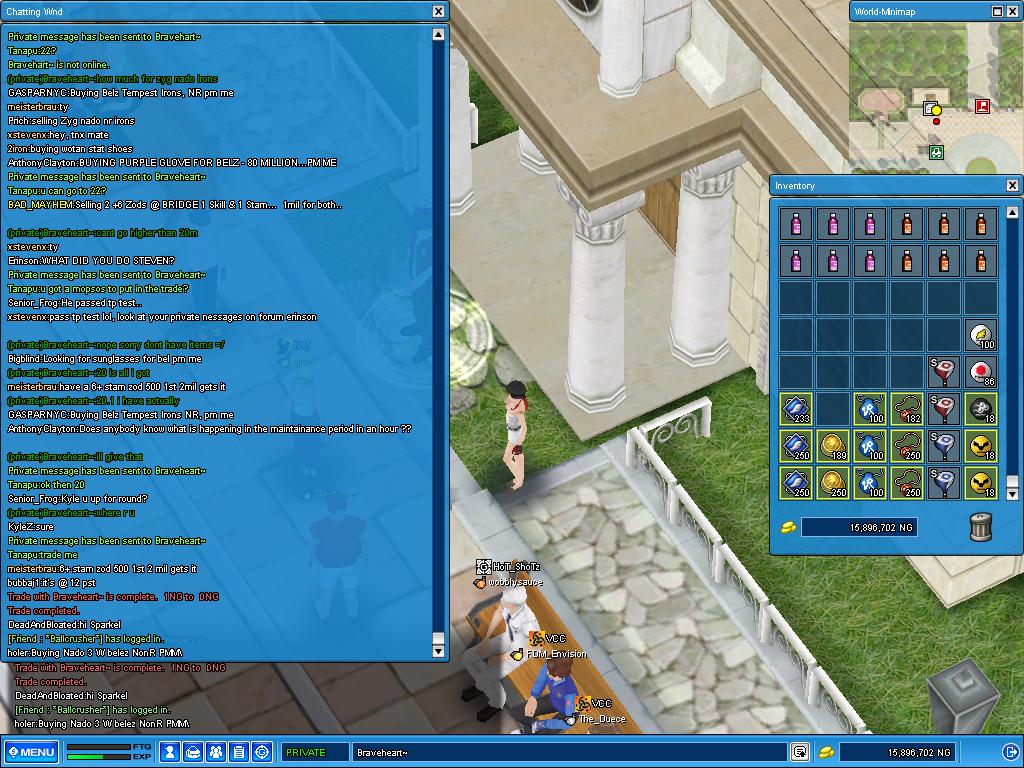Viewport: 1024px width, 768px height.
Task: Select the blue card stack of 233
Action: pos(796,409)
